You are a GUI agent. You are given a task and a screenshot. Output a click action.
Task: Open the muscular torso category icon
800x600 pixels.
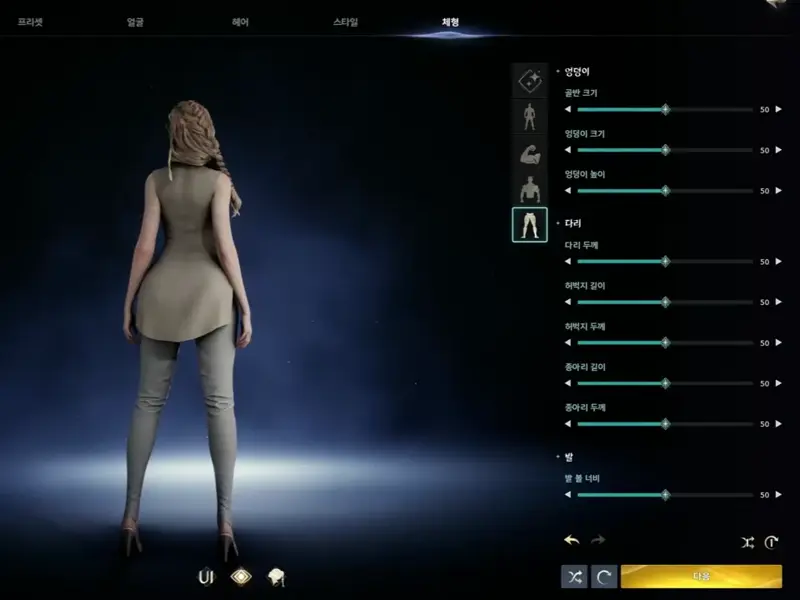coord(530,189)
